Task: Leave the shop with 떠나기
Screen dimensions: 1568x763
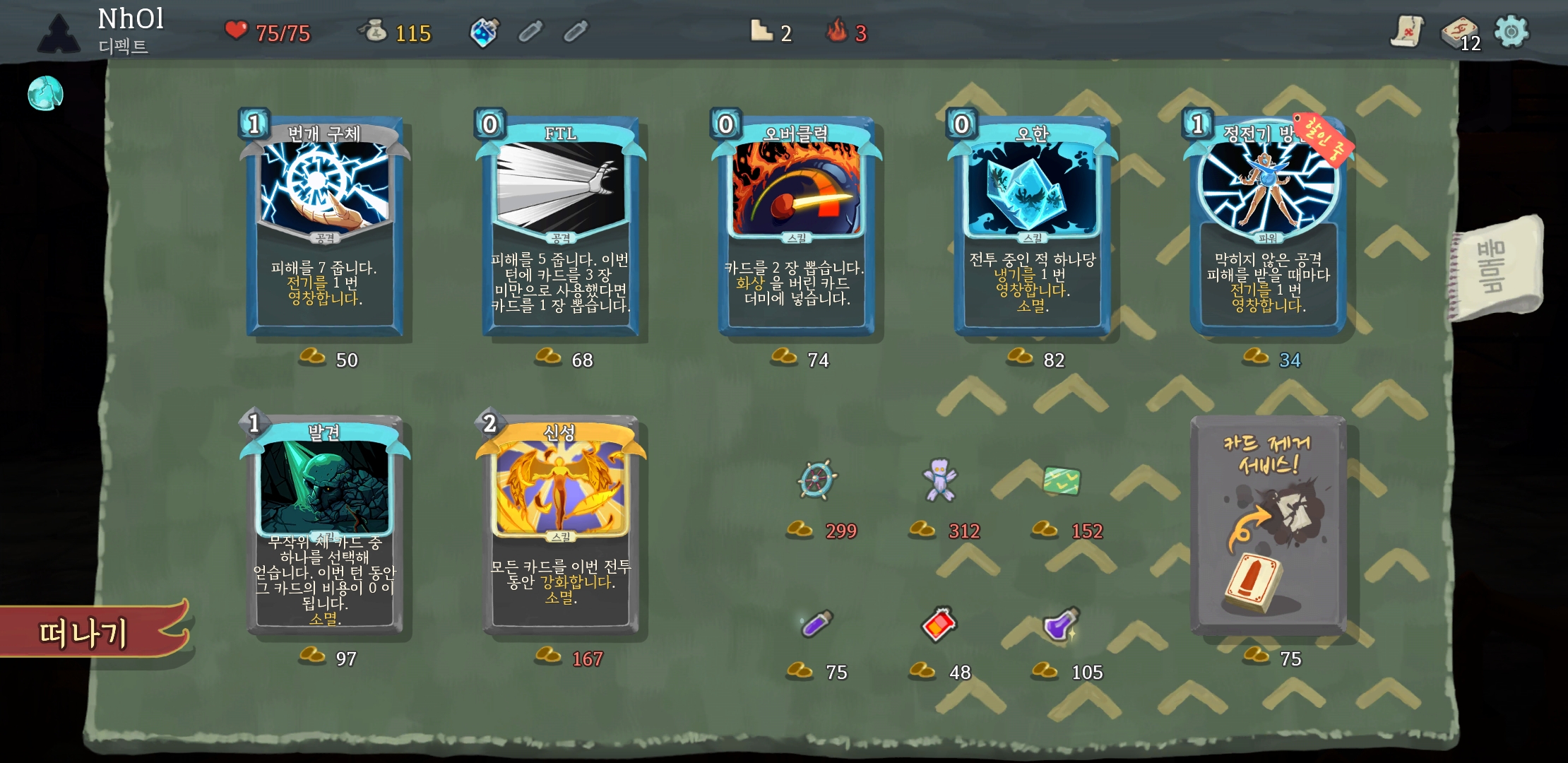Action: pyautogui.click(x=85, y=632)
